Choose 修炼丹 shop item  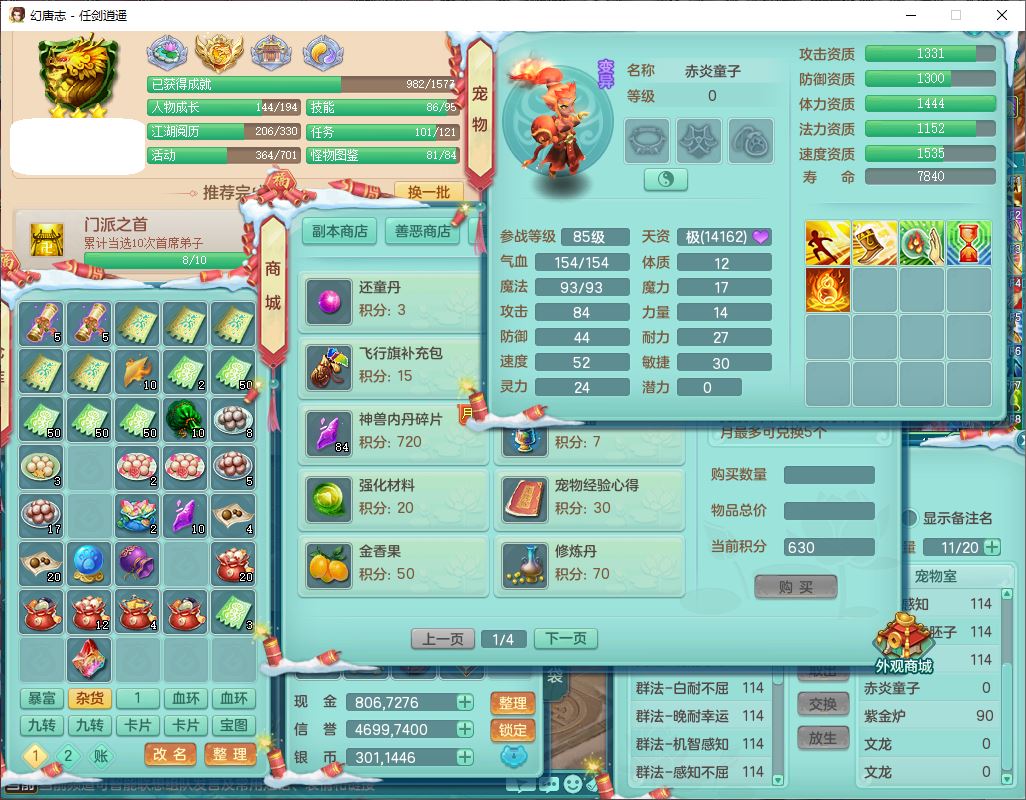(590, 563)
